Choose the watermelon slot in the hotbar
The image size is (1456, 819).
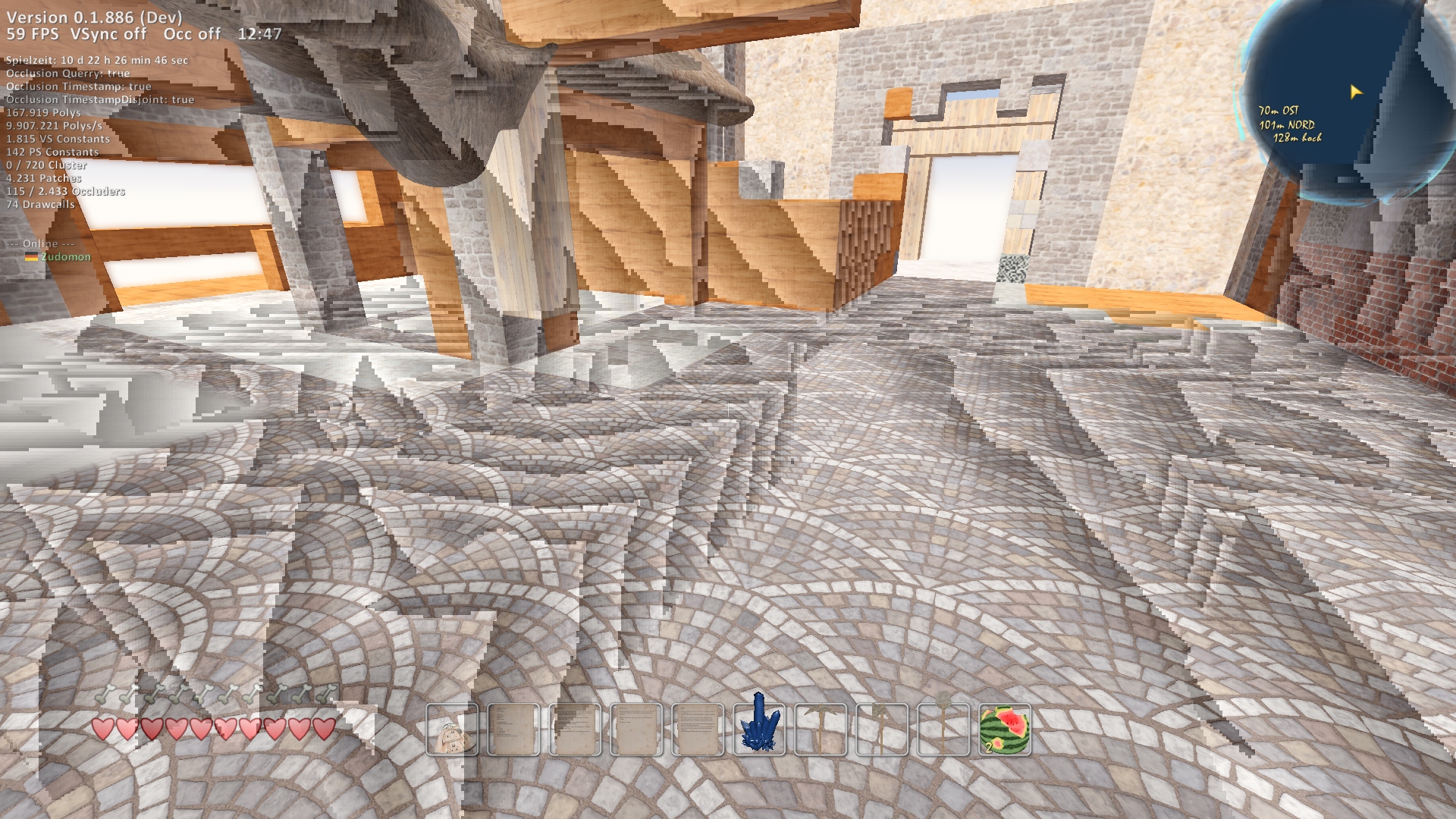[1005, 730]
